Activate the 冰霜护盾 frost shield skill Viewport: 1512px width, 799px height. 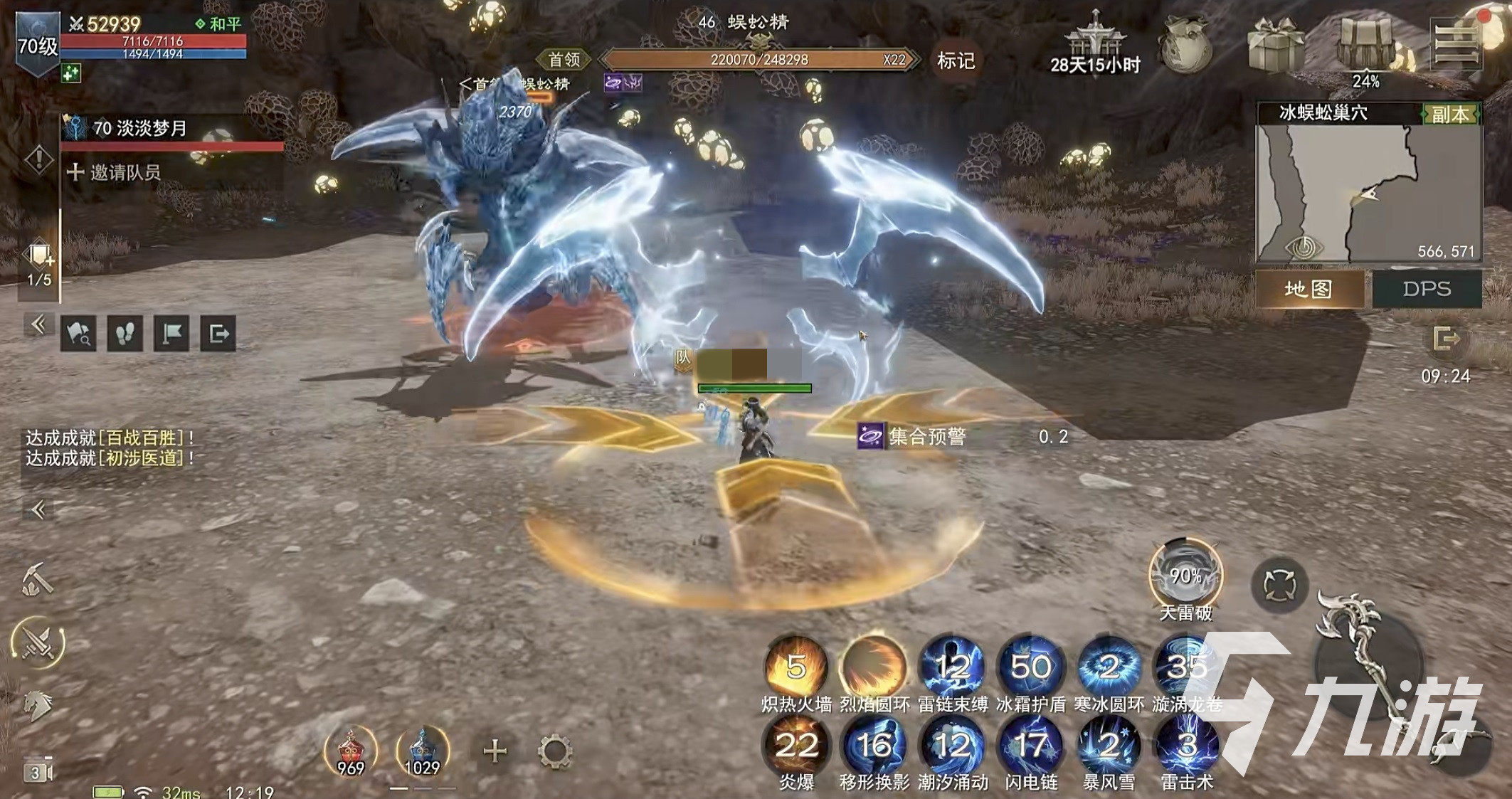pos(1031,667)
